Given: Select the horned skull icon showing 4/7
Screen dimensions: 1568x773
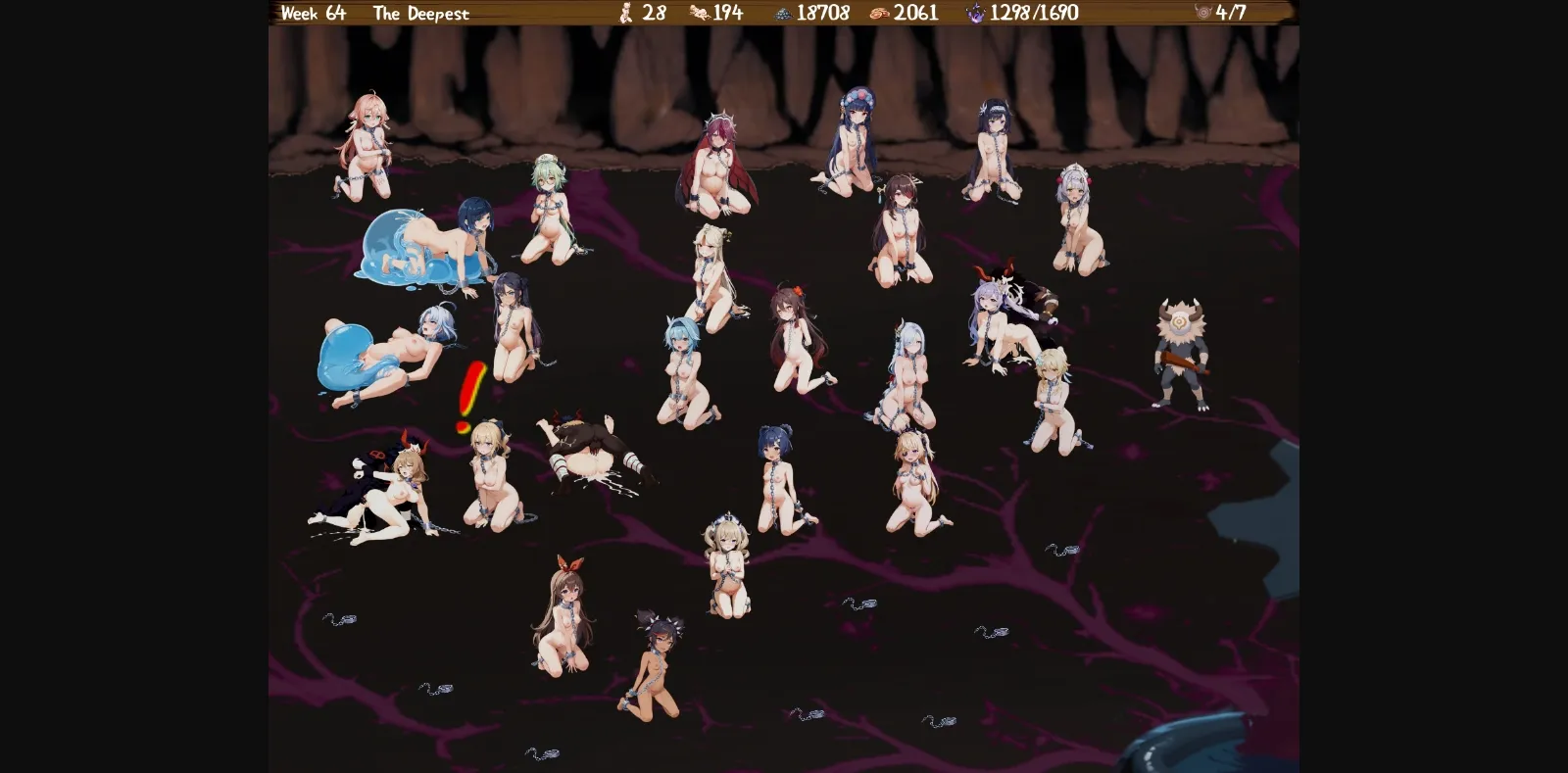Looking at the screenshot, I should (1202, 14).
